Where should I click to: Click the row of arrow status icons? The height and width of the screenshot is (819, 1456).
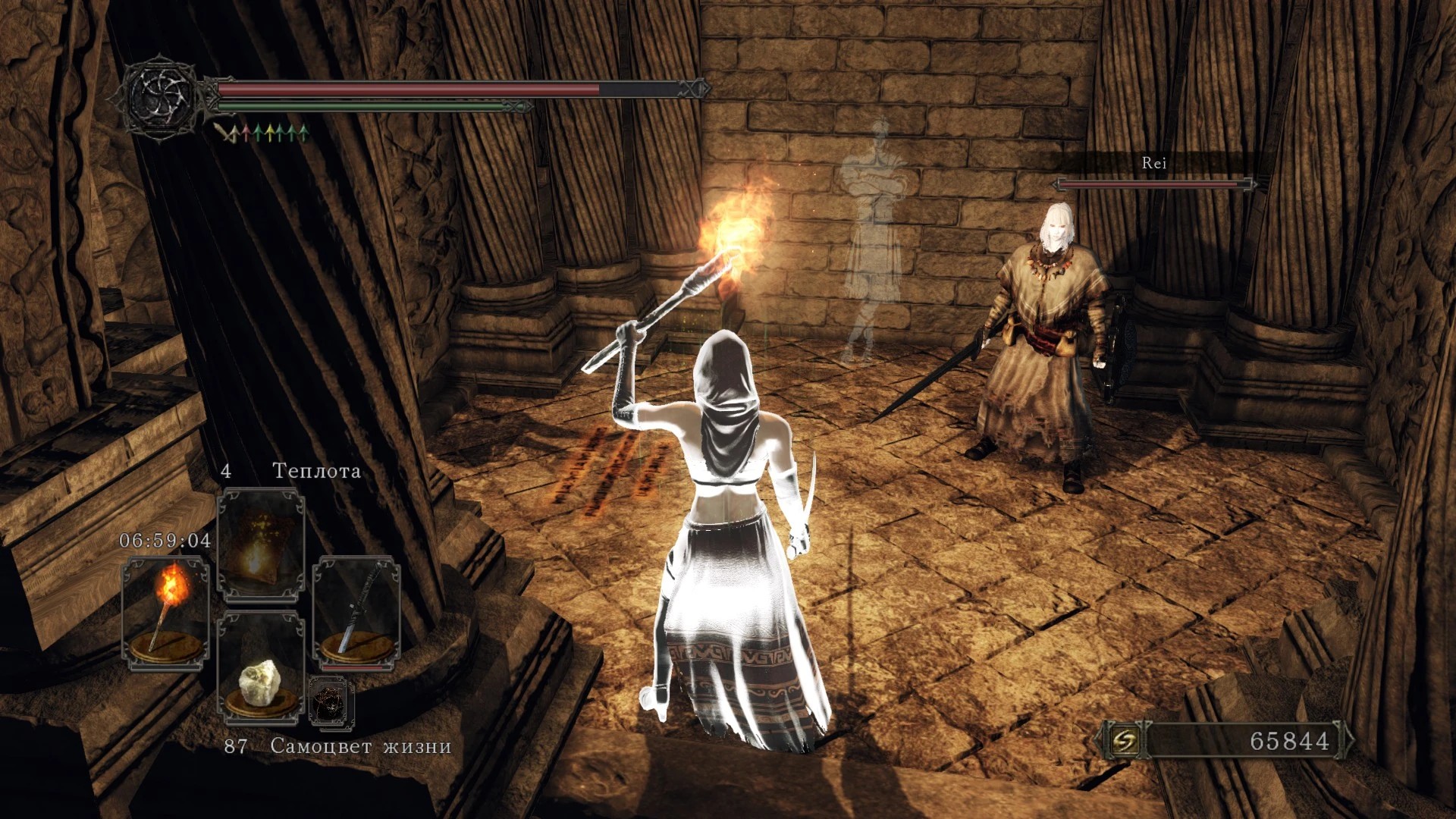[262, 134]
